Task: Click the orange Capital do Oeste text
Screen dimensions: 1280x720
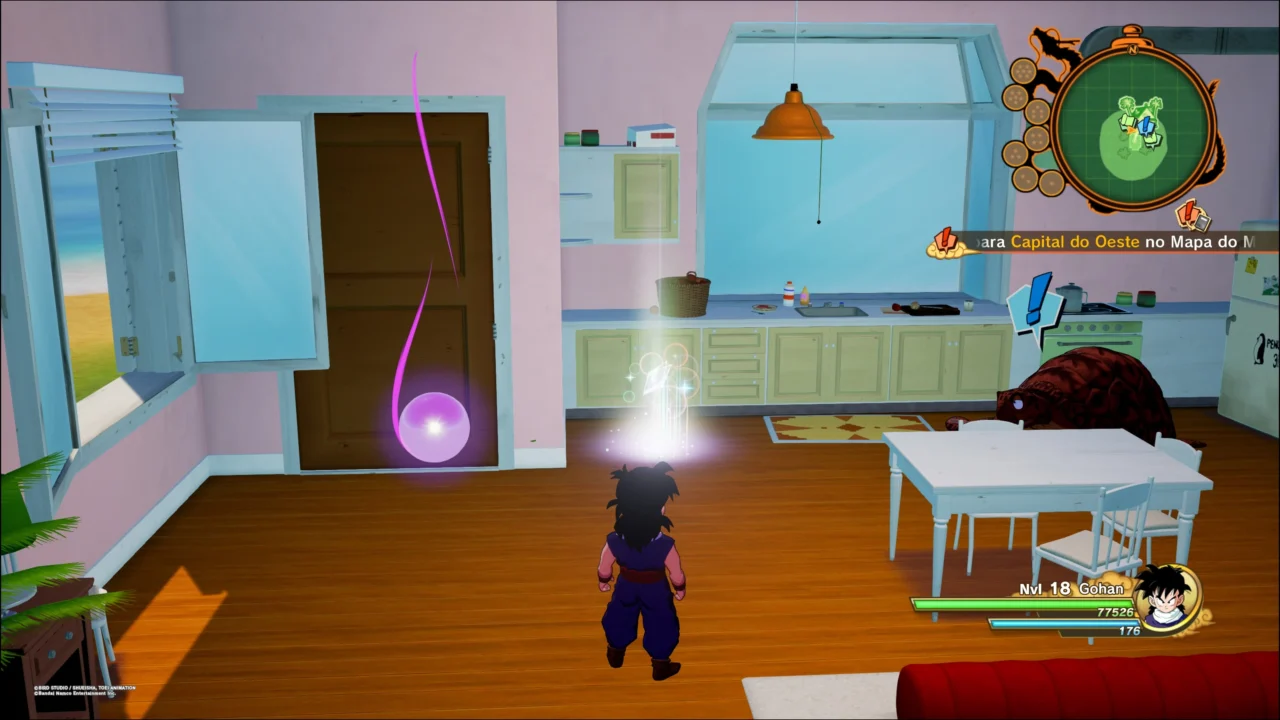Action: pos(1075,242)
